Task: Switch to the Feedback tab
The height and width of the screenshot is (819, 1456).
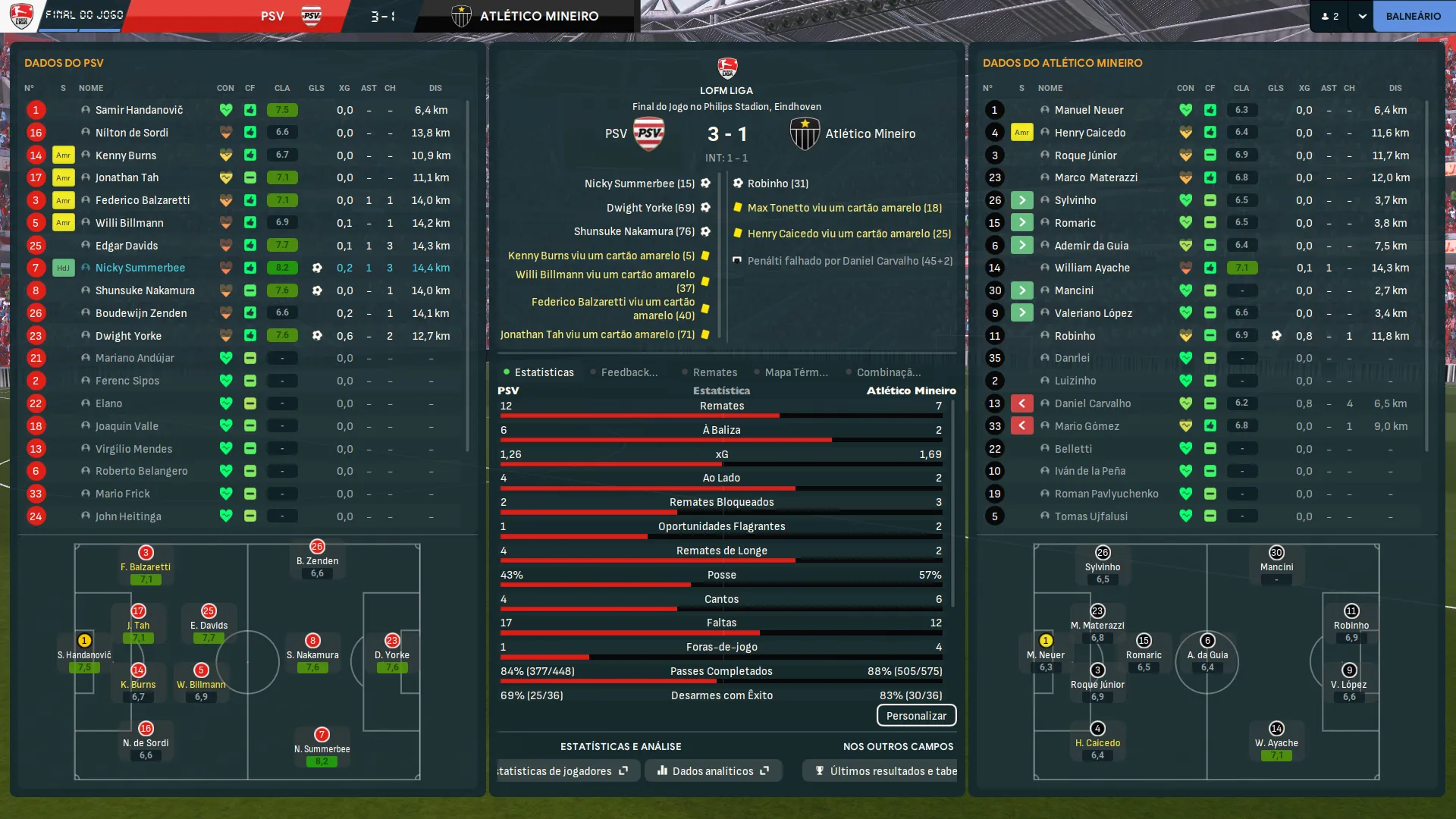Action: tap(629, 372)
